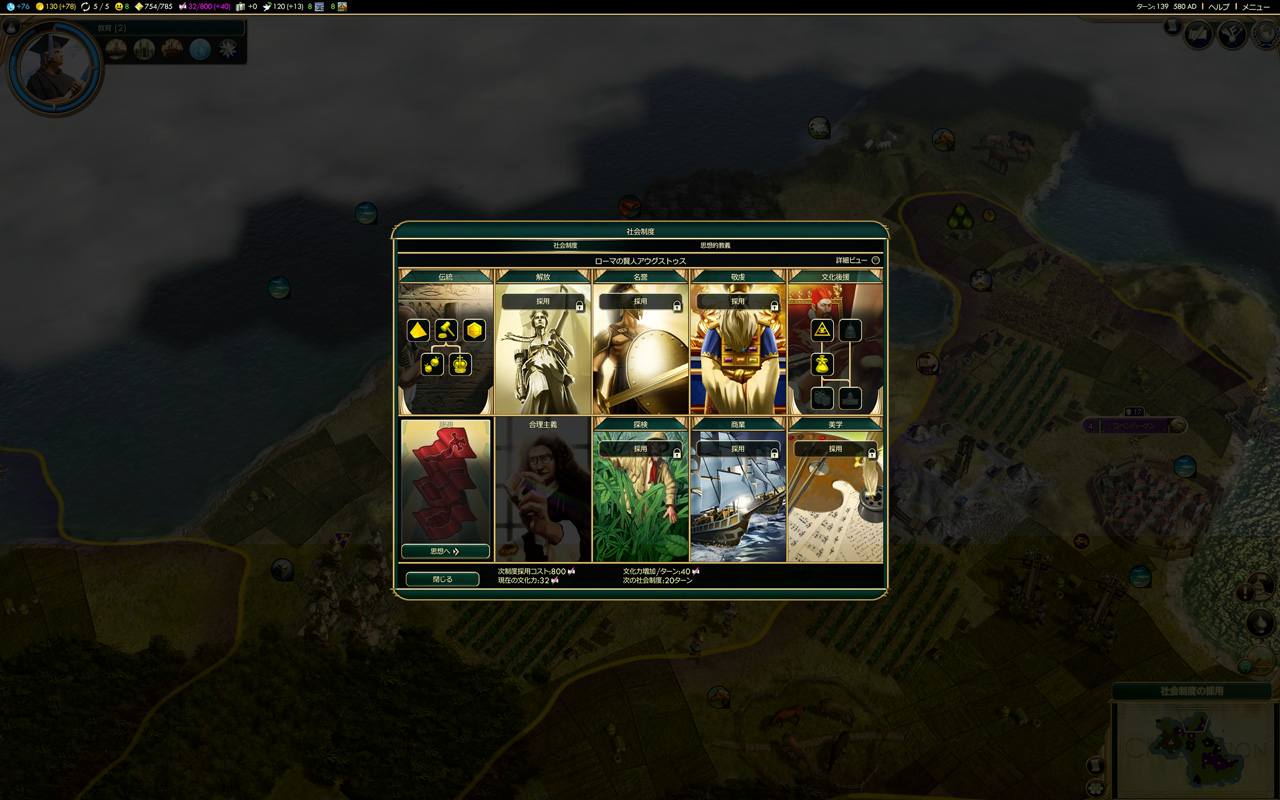This screenshot has width=1280, height=800.
Task: Adopt the 敬虔 (Piety) policy tree
Action: tap(738, 301)
